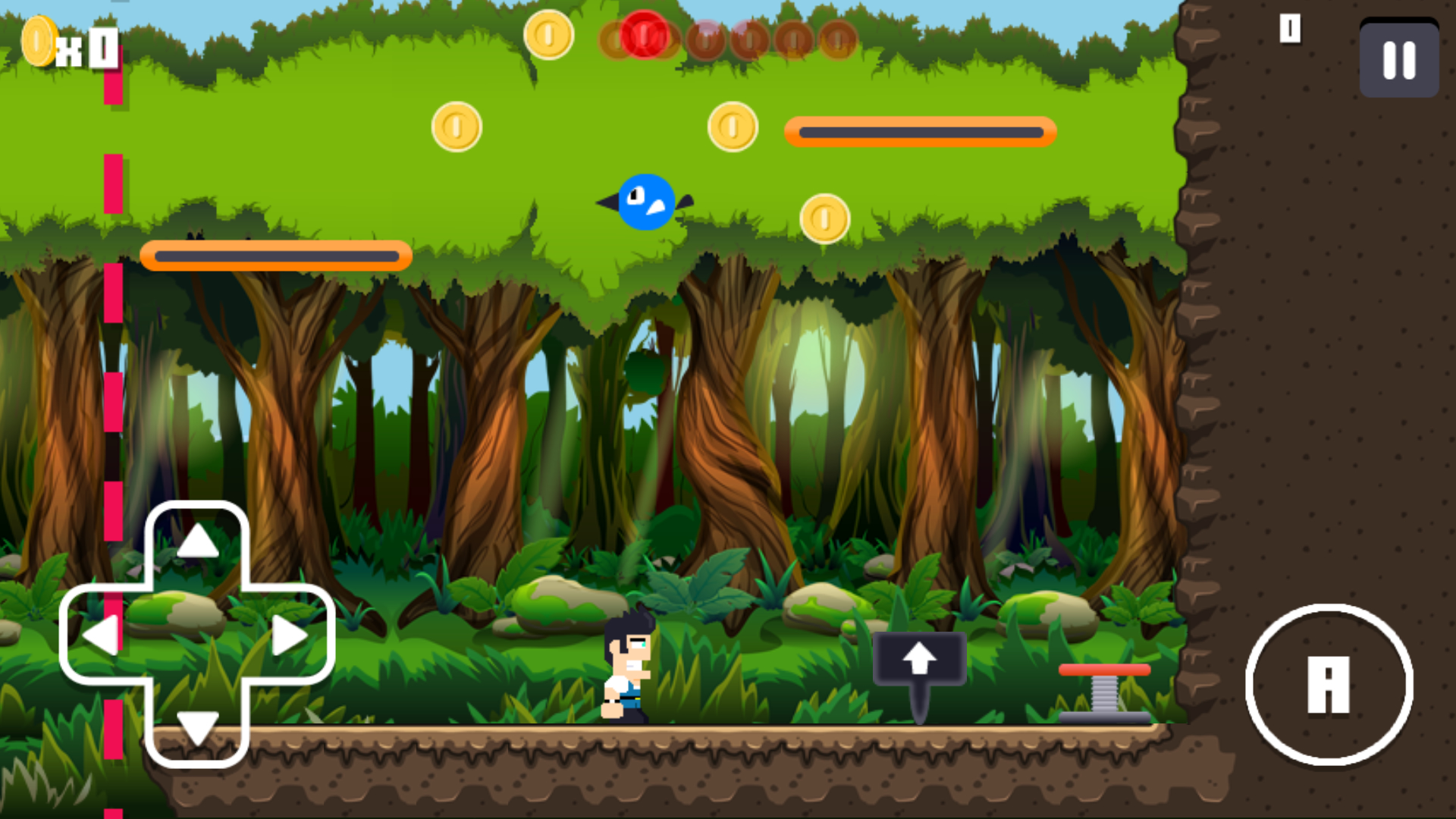Select the upper-right orange moving platform
The width and height of the screenshot is (1456, 819).
(x=920, y=131)
